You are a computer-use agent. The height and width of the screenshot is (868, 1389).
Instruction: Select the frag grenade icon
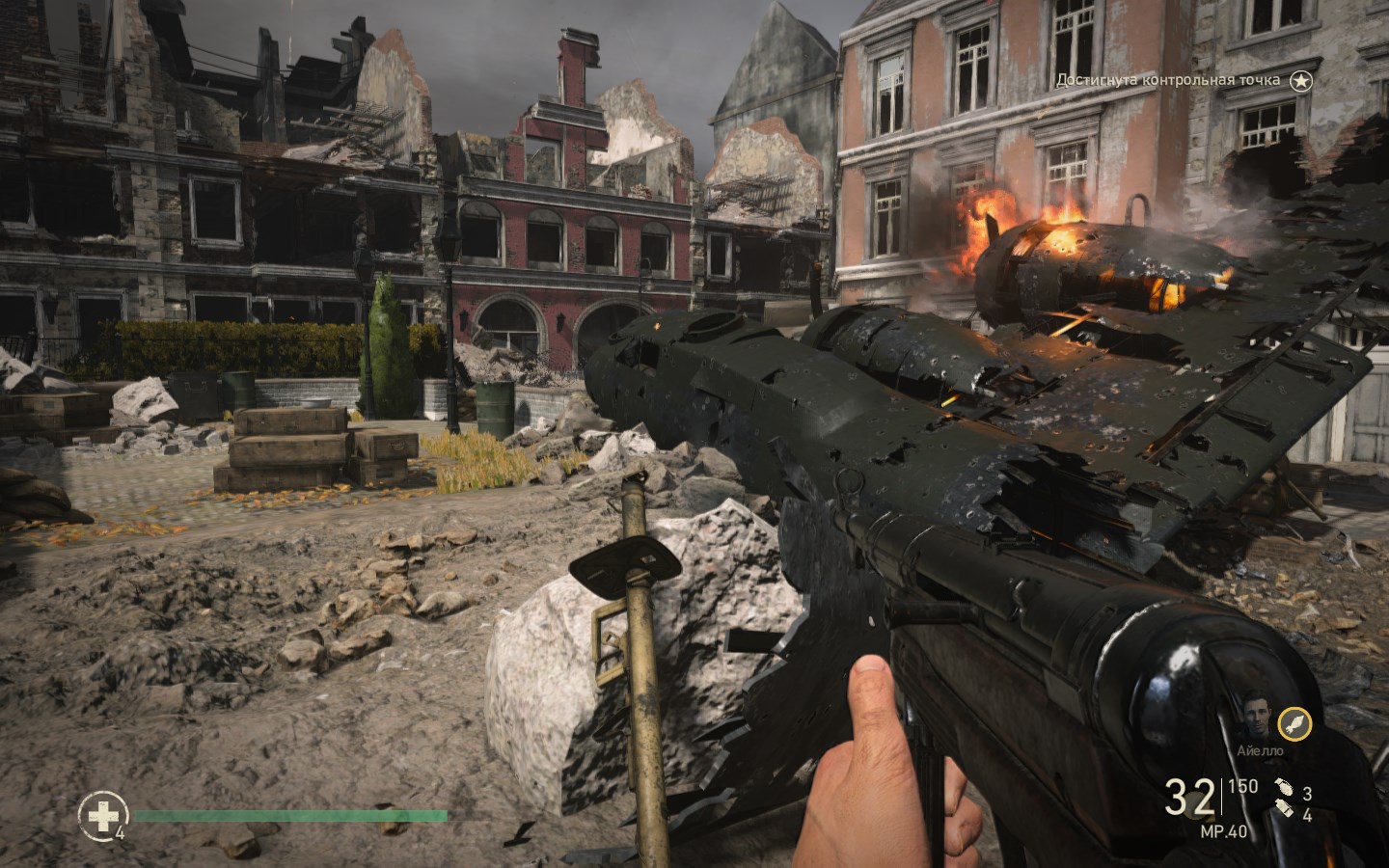tap(1281, 787)
